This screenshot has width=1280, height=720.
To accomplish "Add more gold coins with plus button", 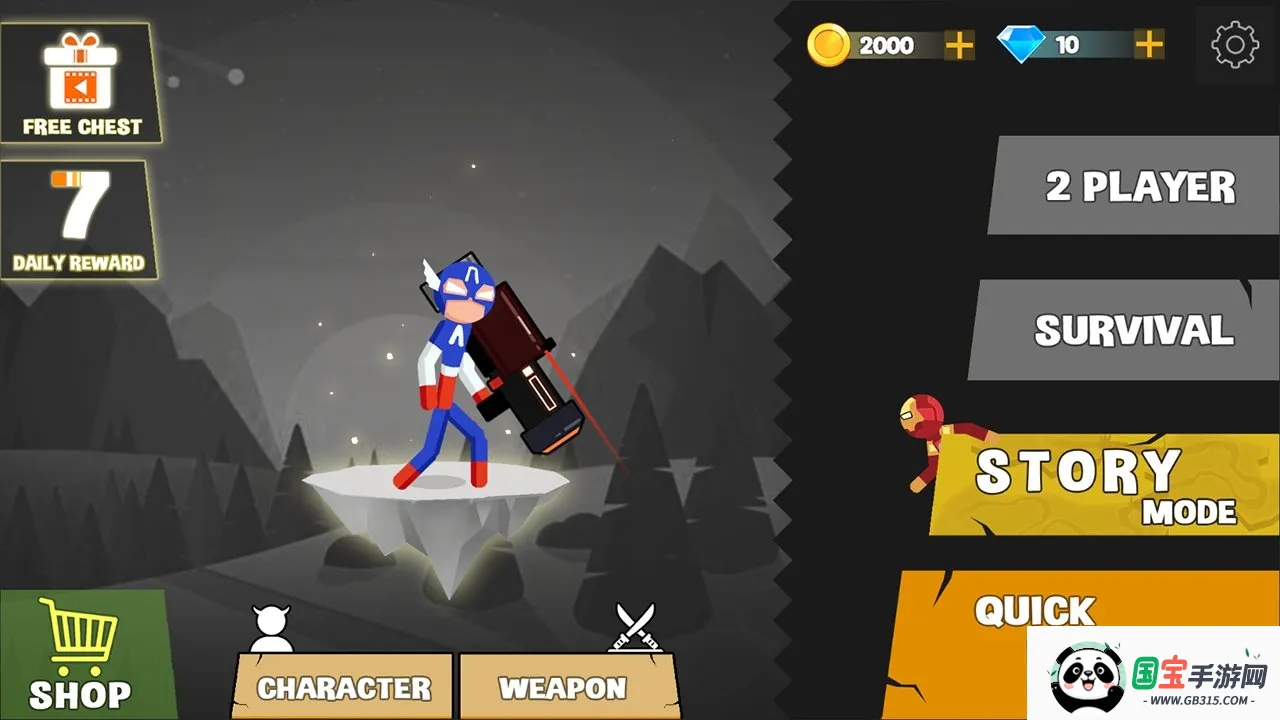I will pos(959,45).
